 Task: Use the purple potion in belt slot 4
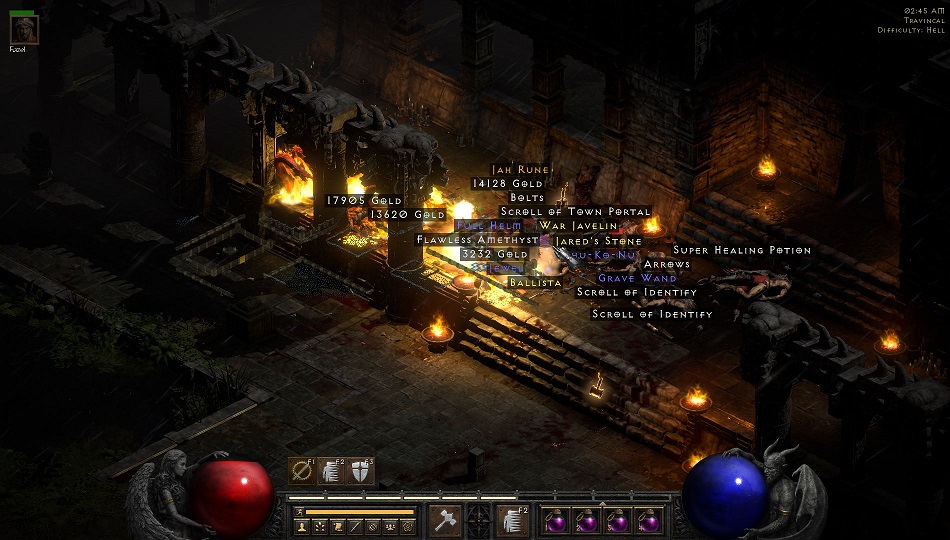point(647,520)
